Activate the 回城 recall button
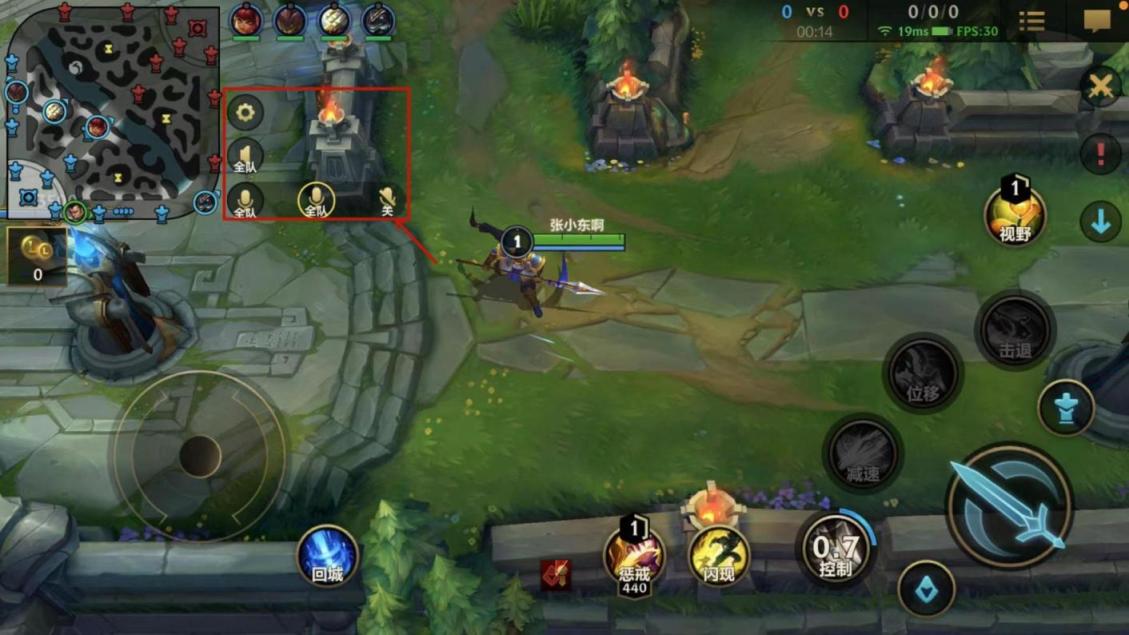Image resolution: width=1129 pixels, height=635 pixels. coord(327,555)
